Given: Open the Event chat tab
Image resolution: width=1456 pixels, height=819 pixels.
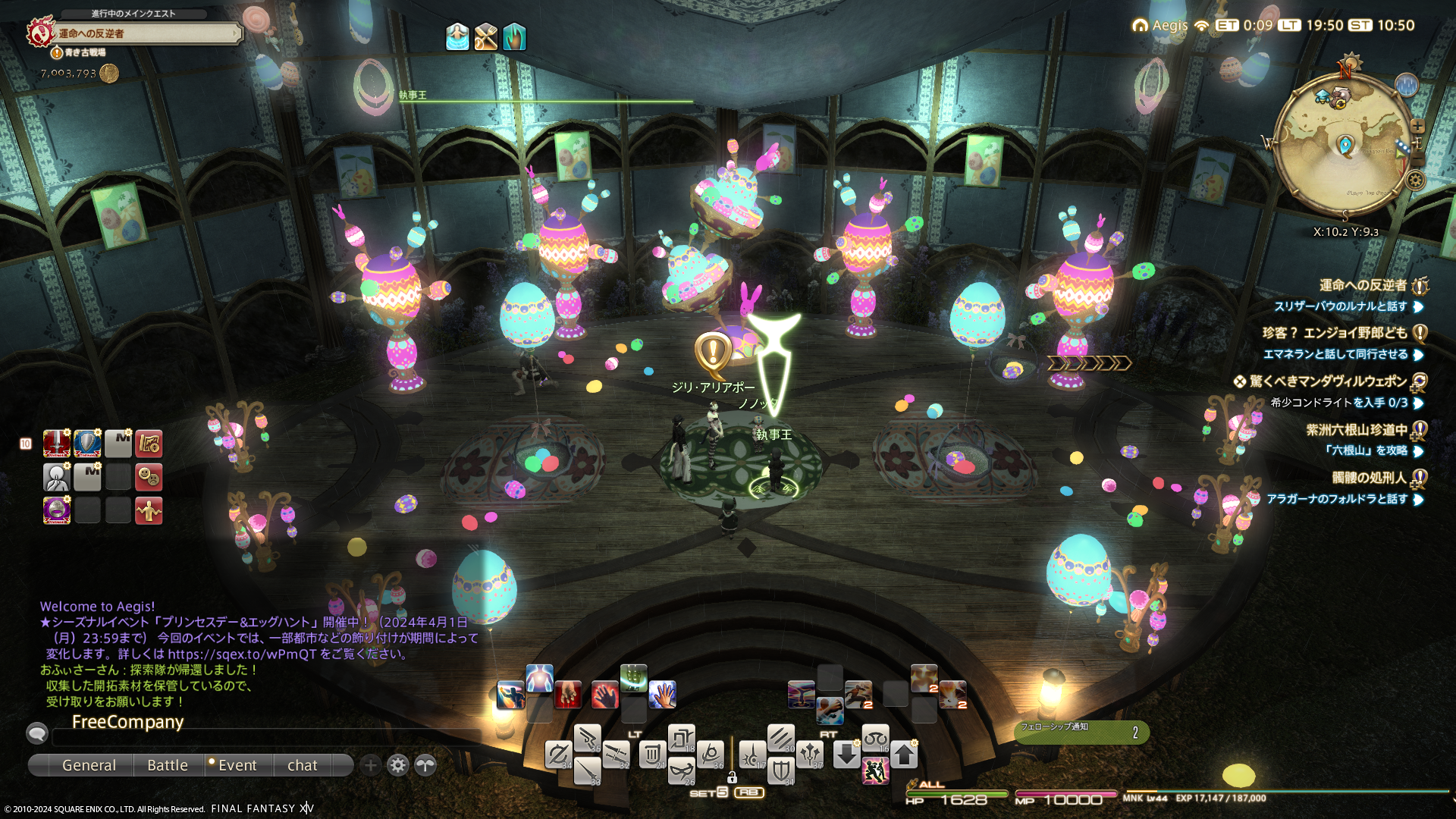Looking at the screenshot, I should (237, 765).
